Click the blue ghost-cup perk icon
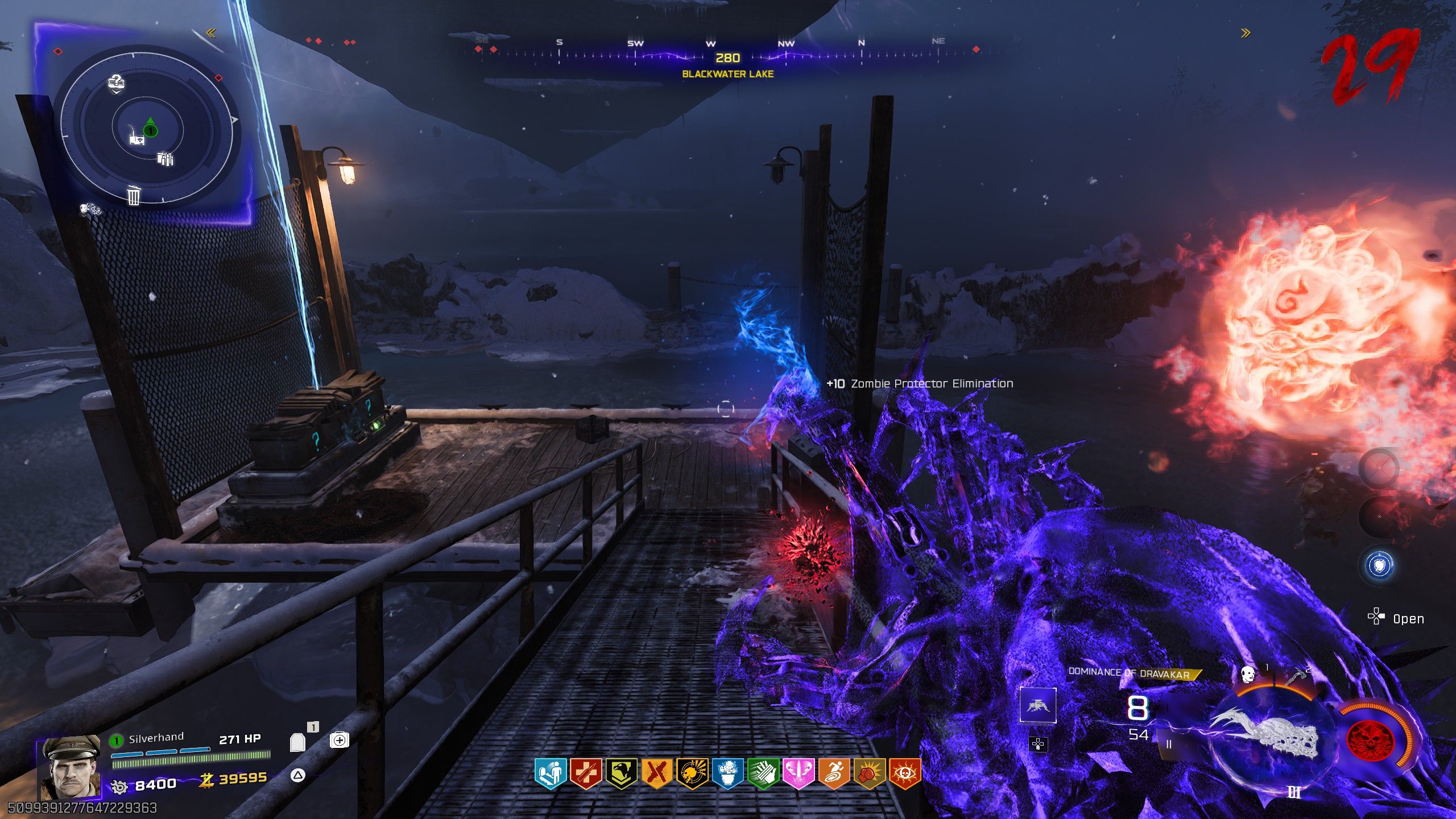Screen dimensions: 1456x819 pos(727,774)
